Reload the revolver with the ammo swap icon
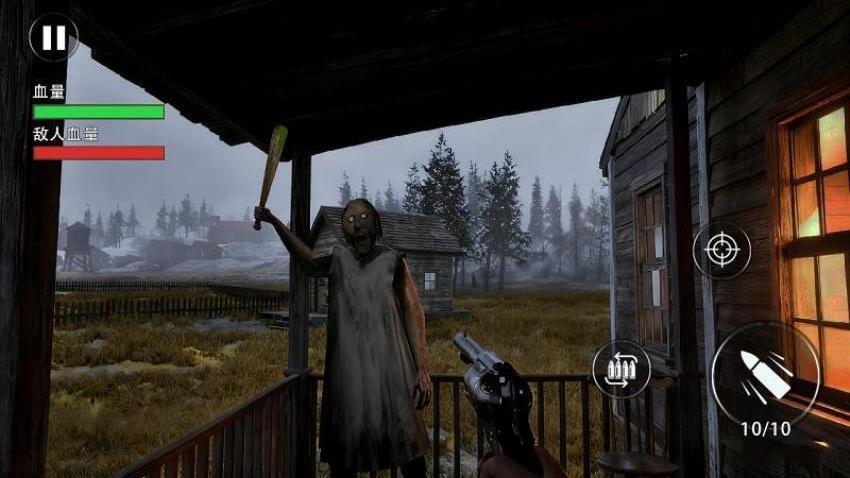The image size is (850, 478). 620,369
